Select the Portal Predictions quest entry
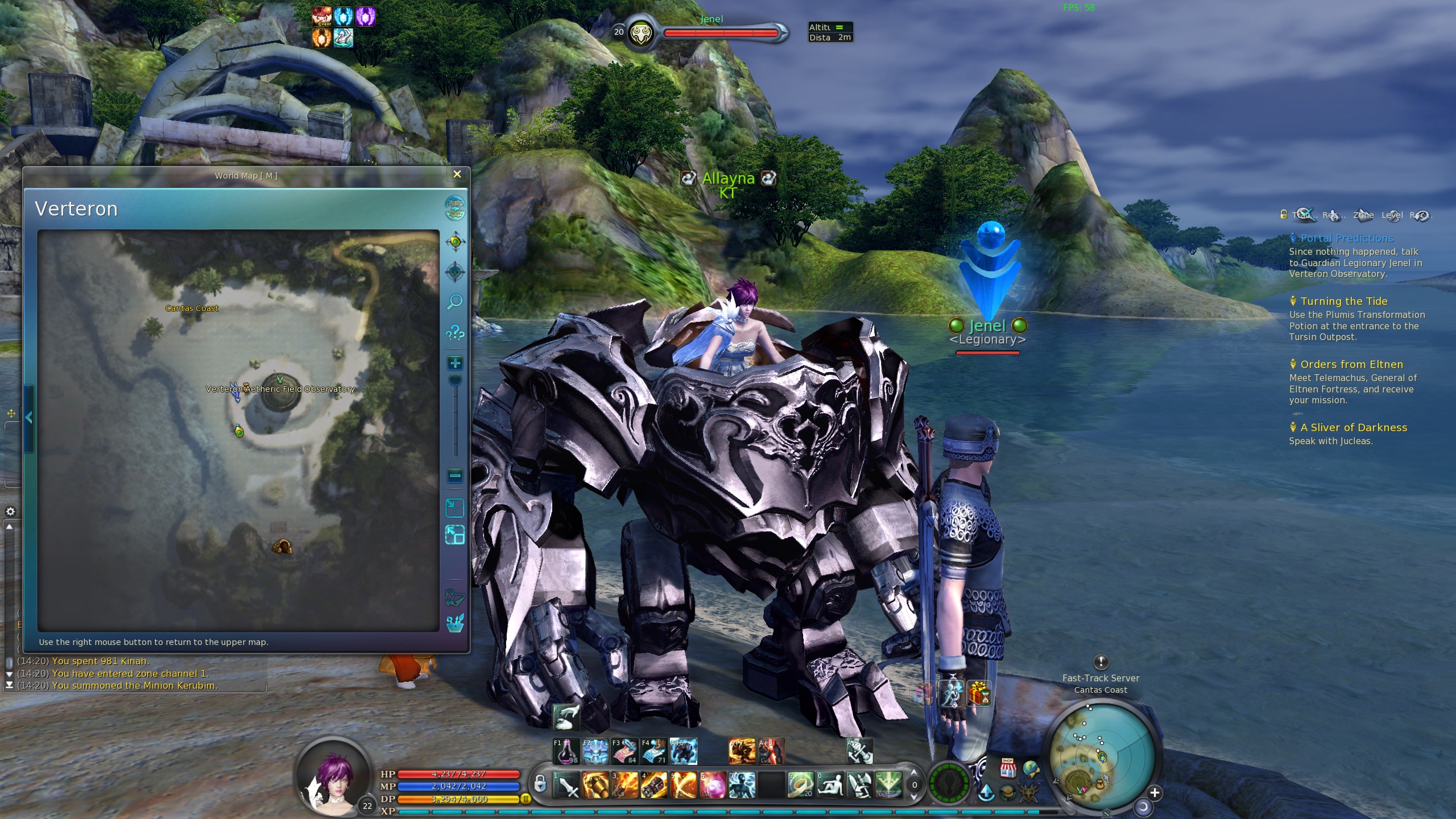 coord(1346,238)
